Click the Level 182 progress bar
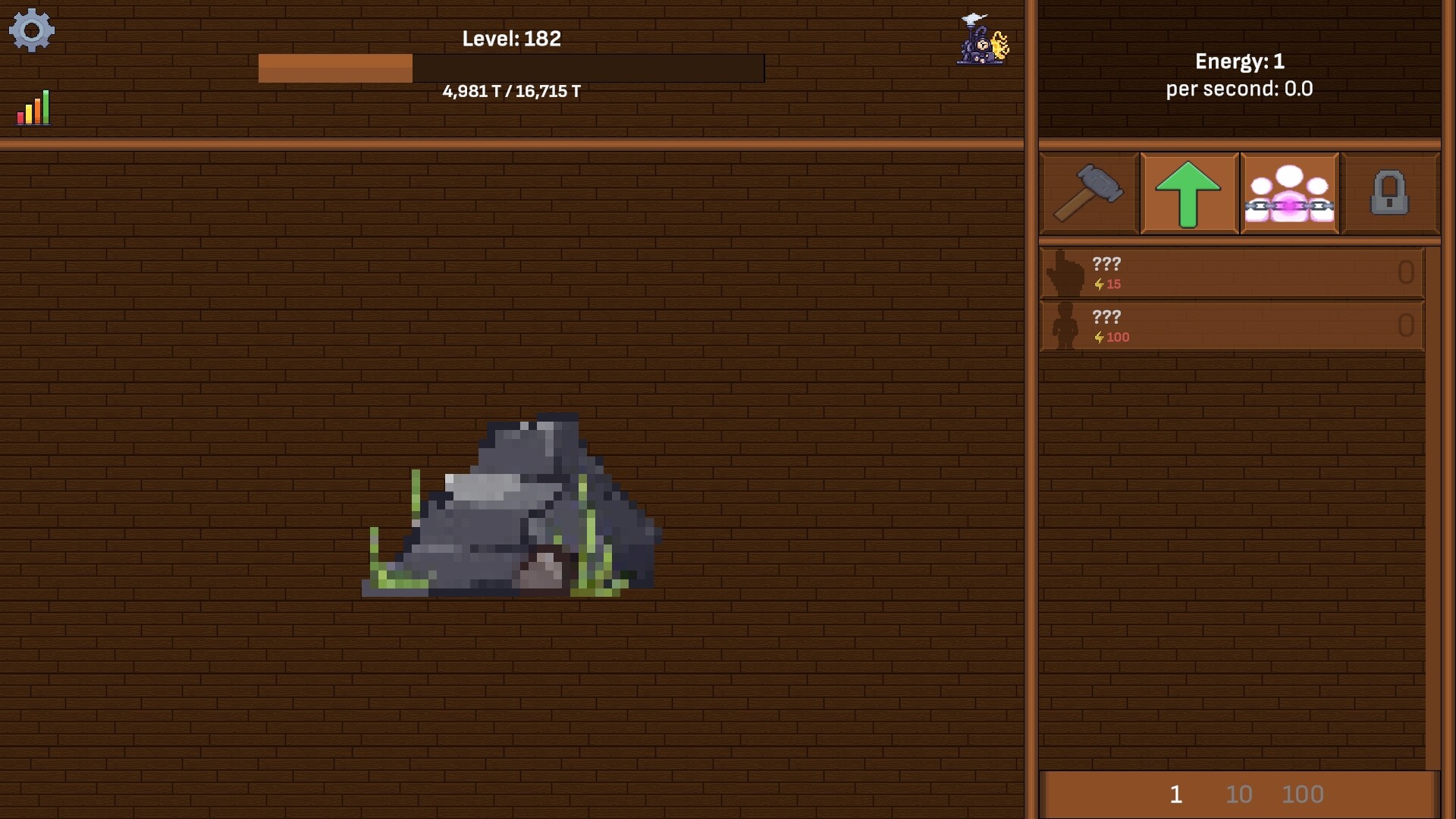The width and height of the screenshot is (1456, 819). click(x=512, y=68)
